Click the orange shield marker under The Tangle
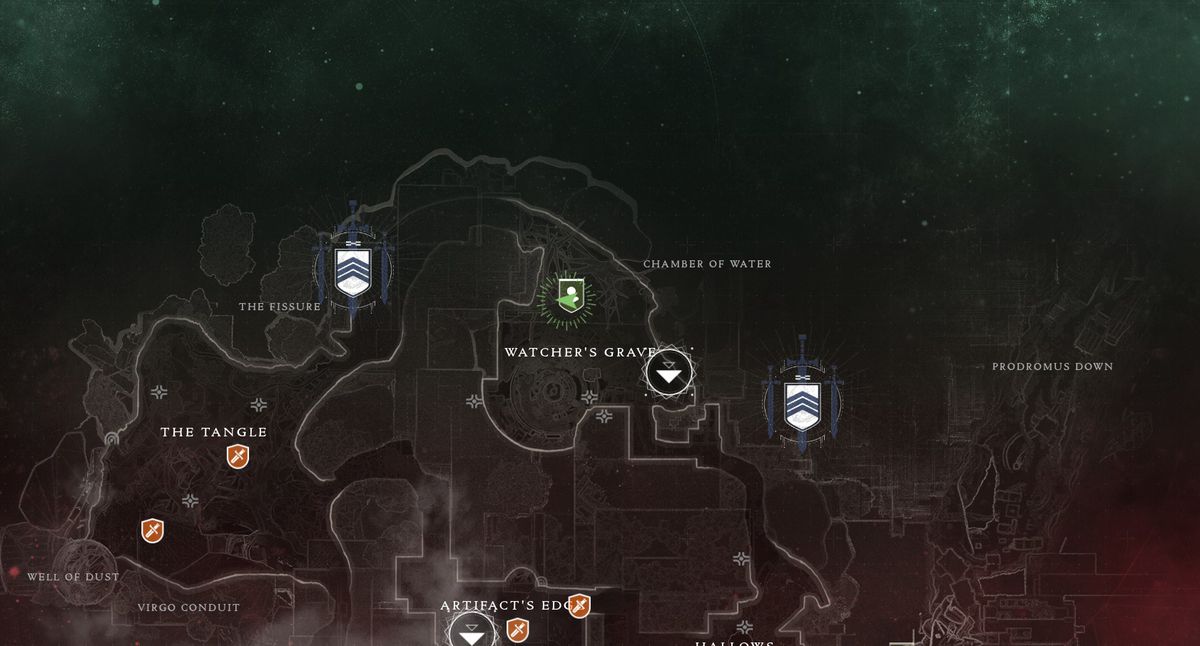Viewport: 1200px width, 646px height. click(237, 457)
